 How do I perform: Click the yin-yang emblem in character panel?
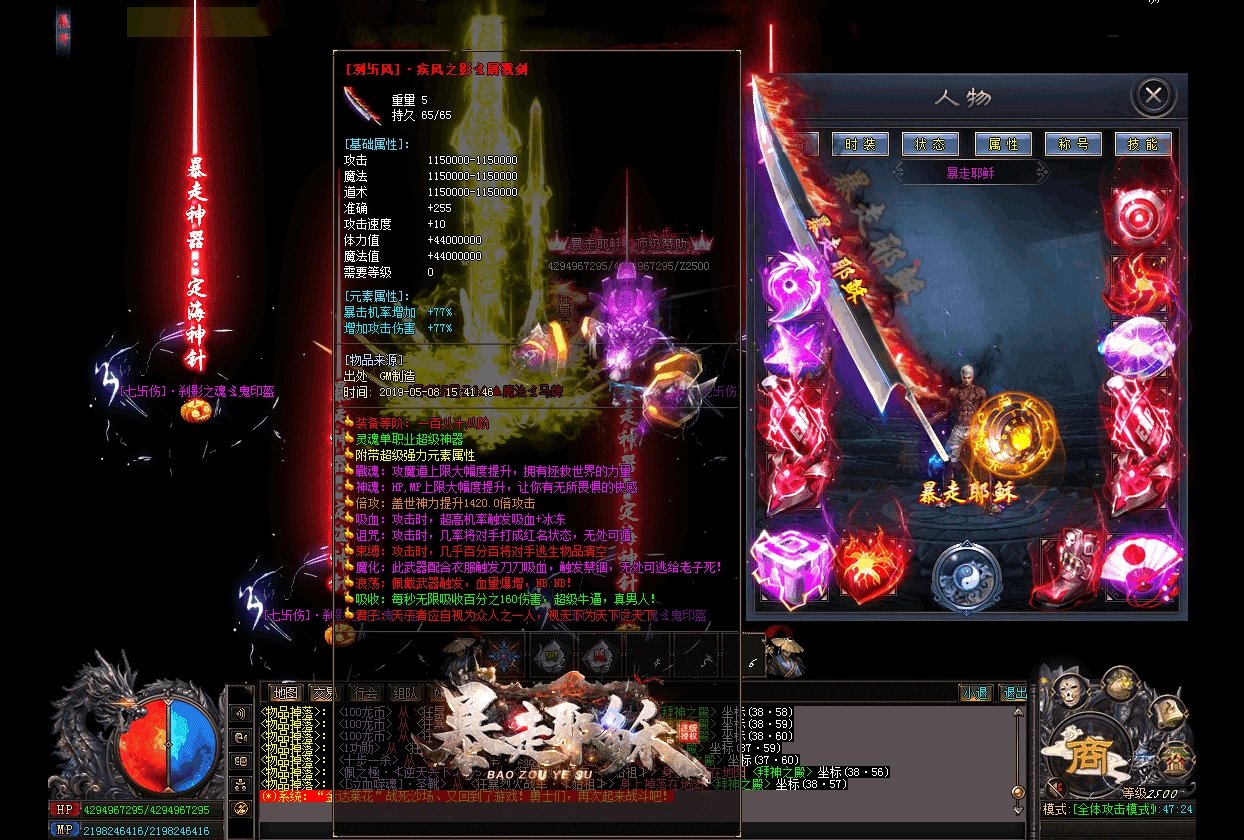tap(967, 577)
